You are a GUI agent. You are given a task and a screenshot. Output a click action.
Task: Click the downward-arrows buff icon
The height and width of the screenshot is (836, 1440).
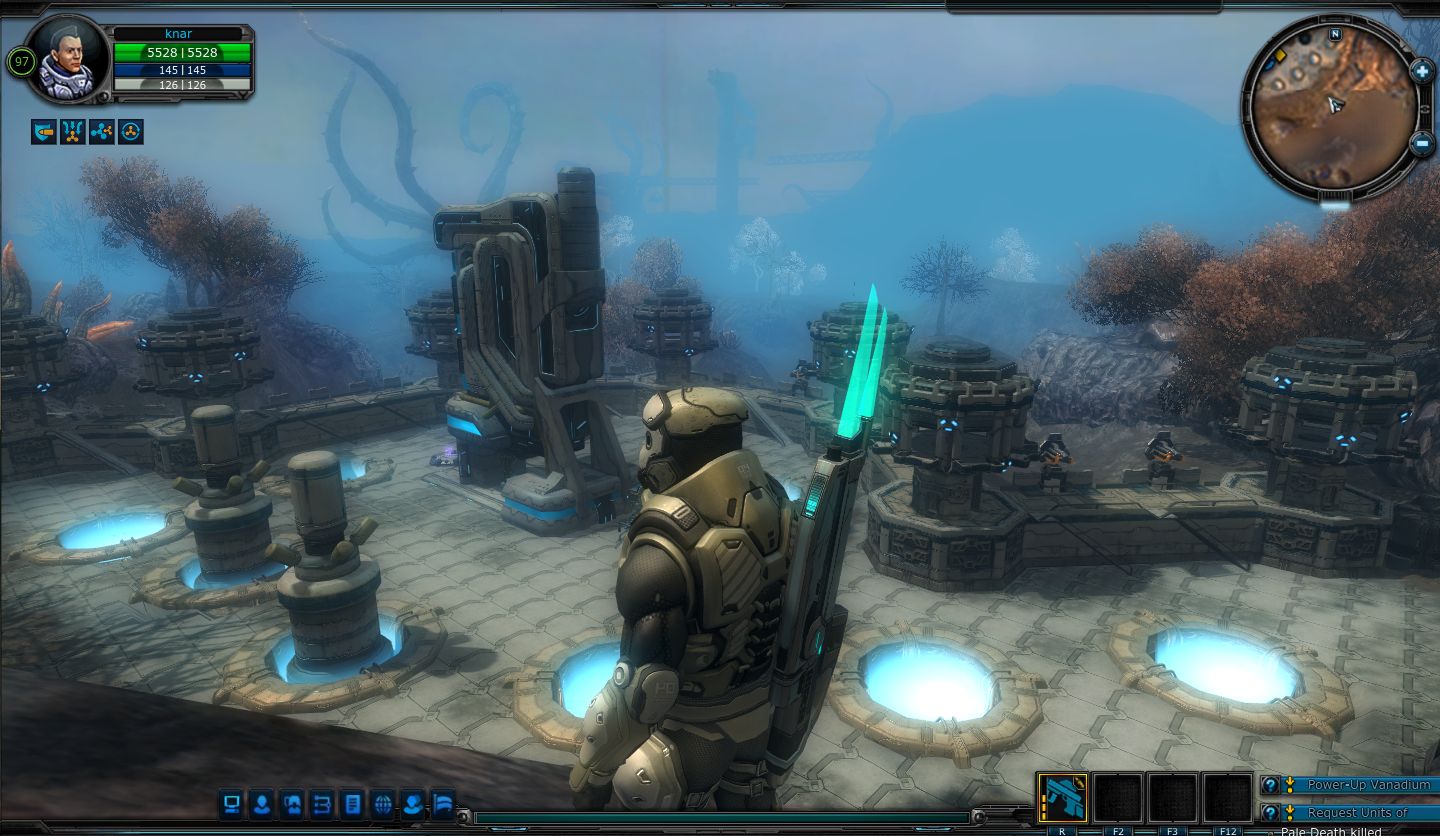point(72,131)
